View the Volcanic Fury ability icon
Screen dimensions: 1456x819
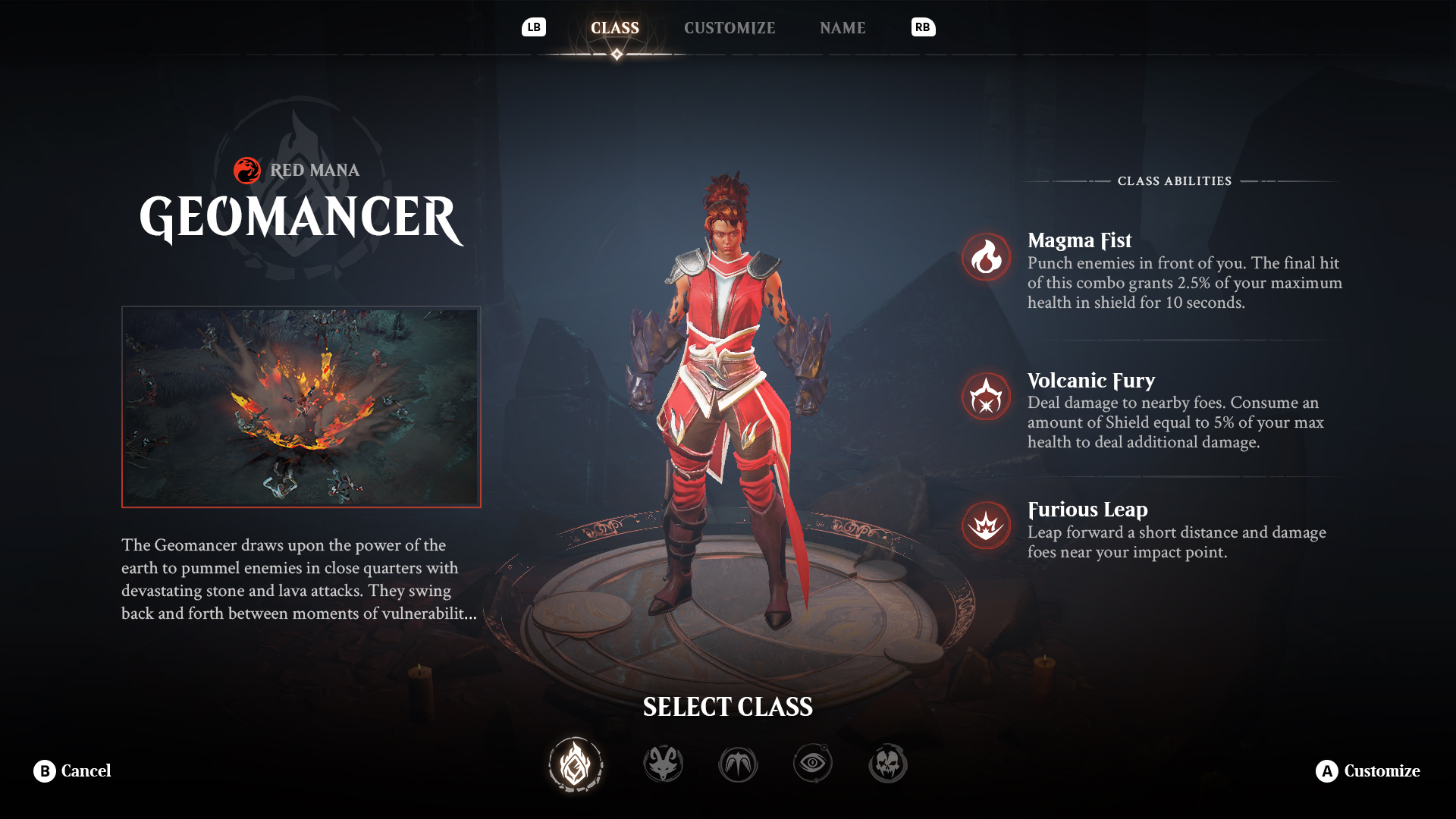(986, 397)
